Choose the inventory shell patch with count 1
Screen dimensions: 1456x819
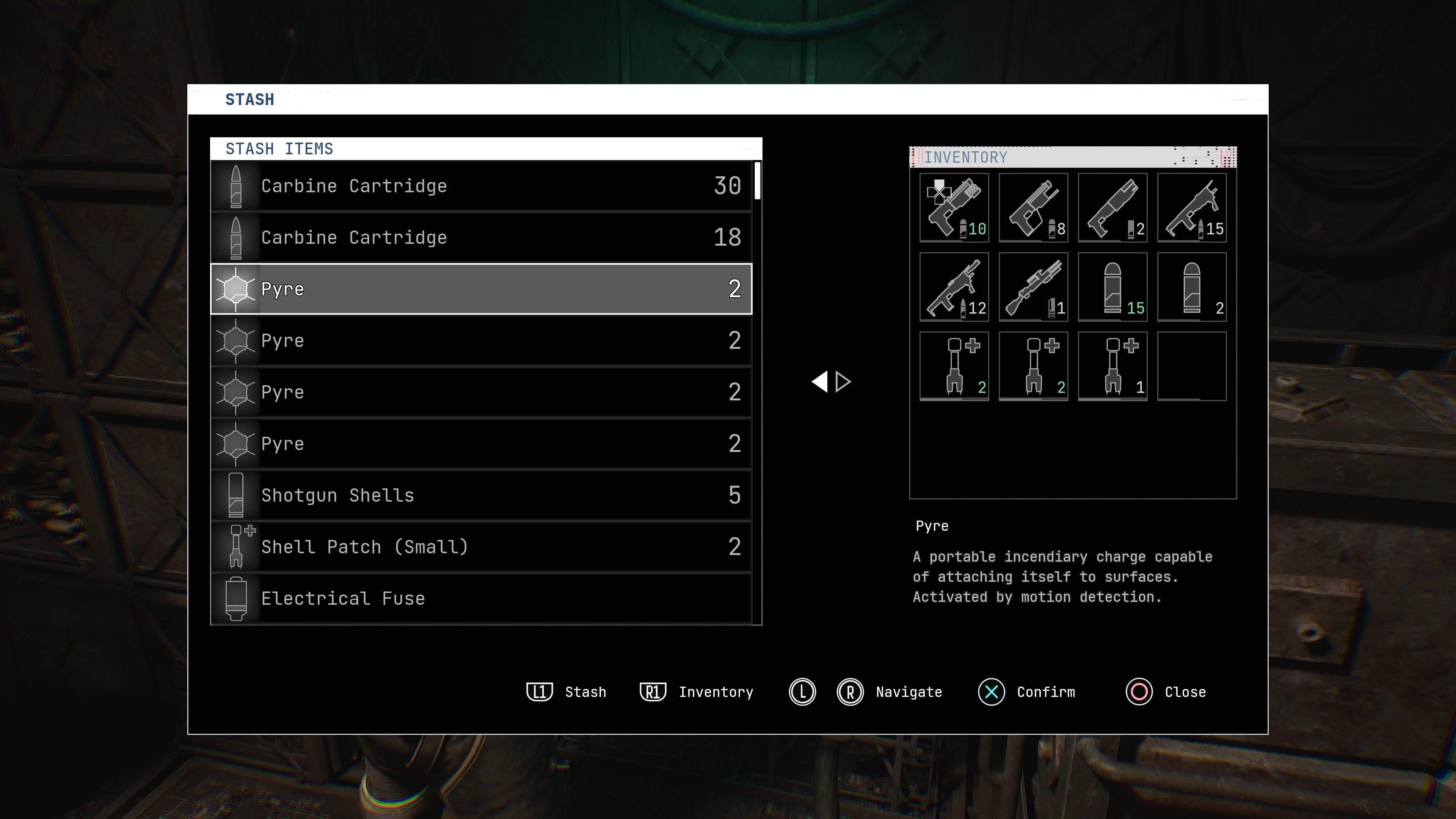pyautogui.click(x=1112, y=366)
